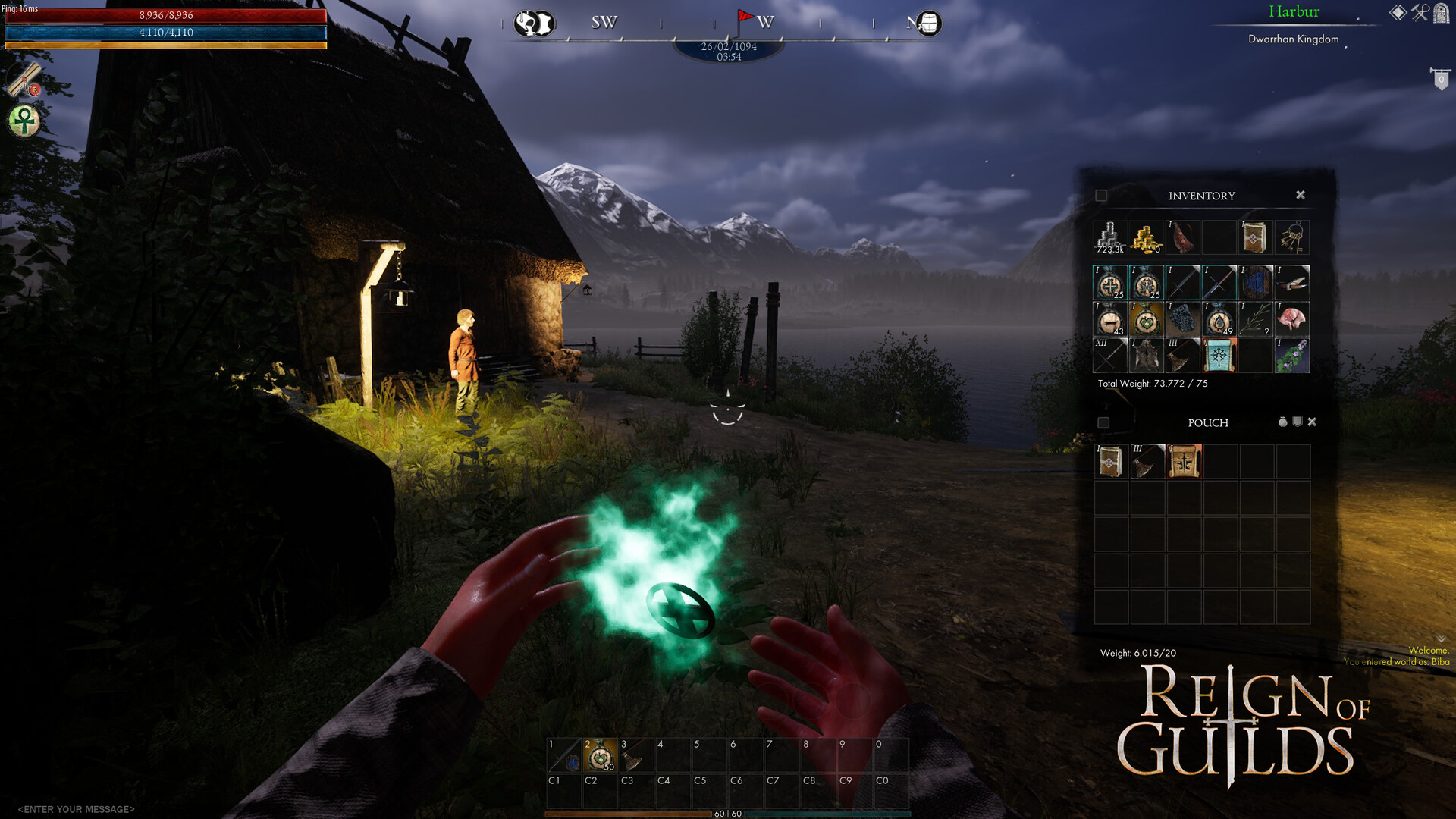Click the barrel icon right of the compass
This screenshot has width=1456, height=819.
click(x=925, y=24)
